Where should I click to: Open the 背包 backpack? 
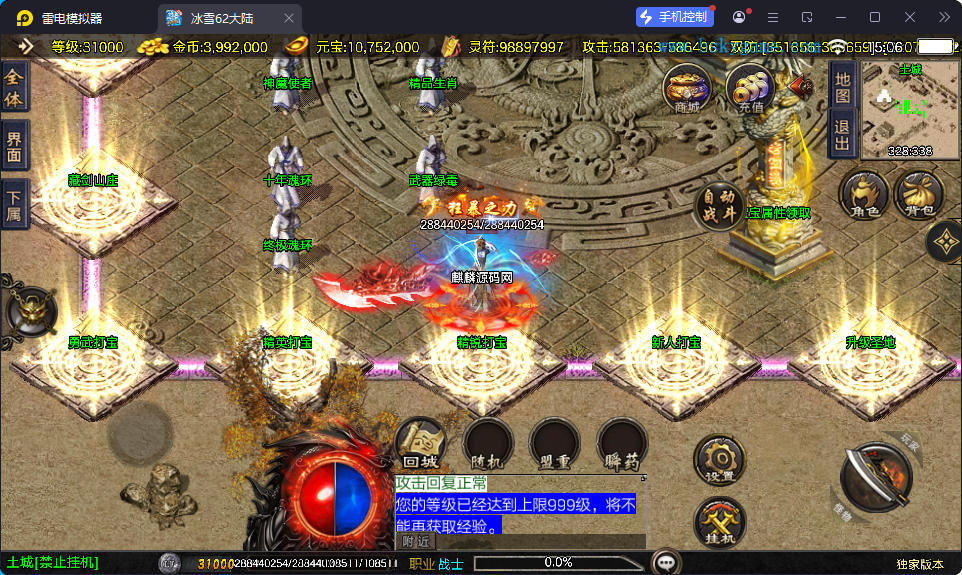[918, 194]
